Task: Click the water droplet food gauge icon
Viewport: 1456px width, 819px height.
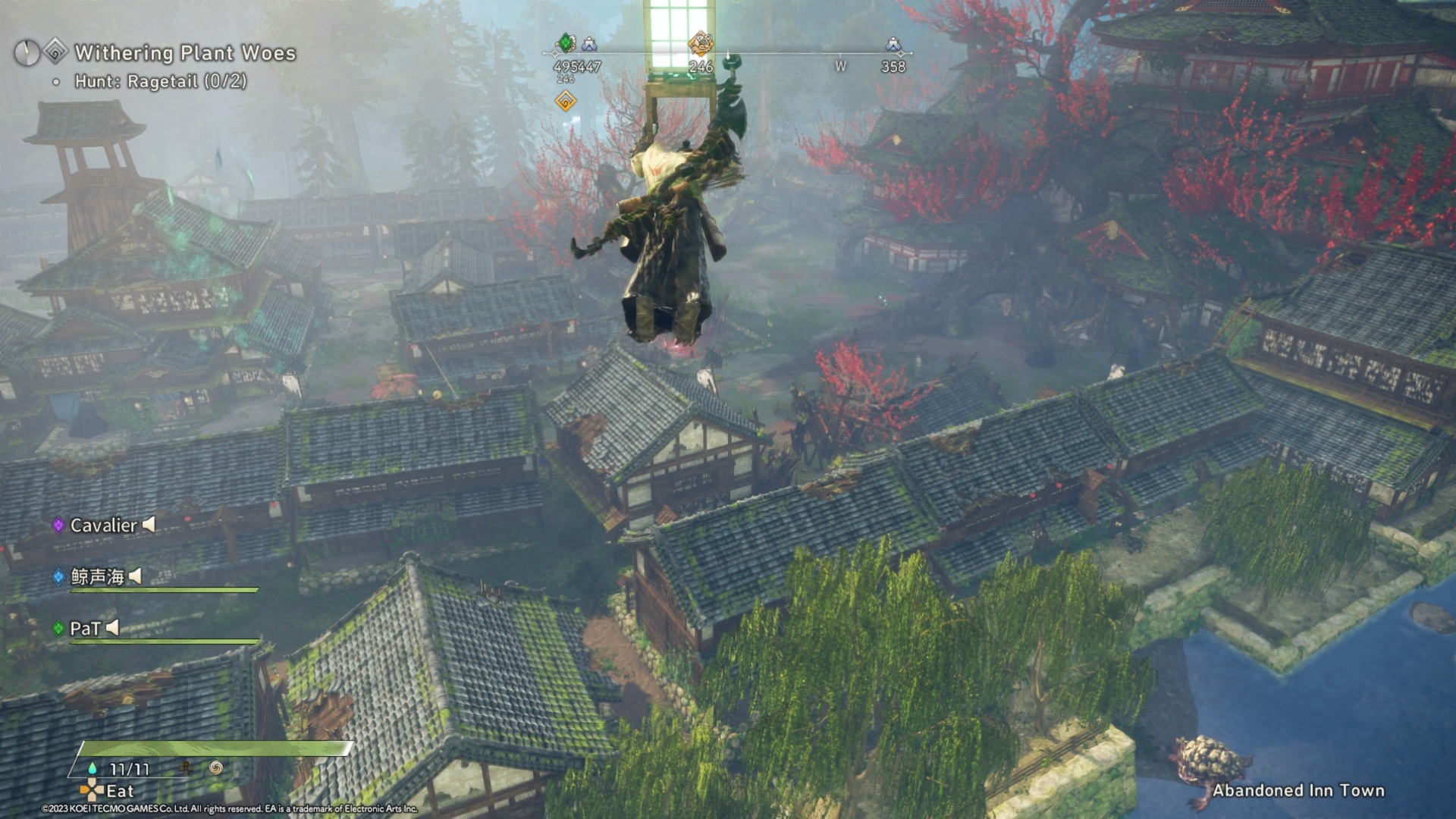Action: coord(92,768)
